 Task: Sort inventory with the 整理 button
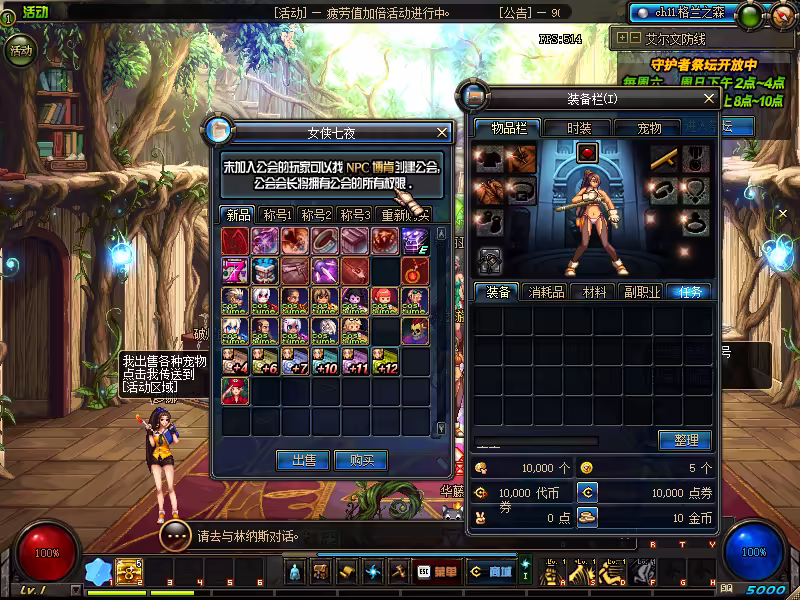tap(685, 440)
